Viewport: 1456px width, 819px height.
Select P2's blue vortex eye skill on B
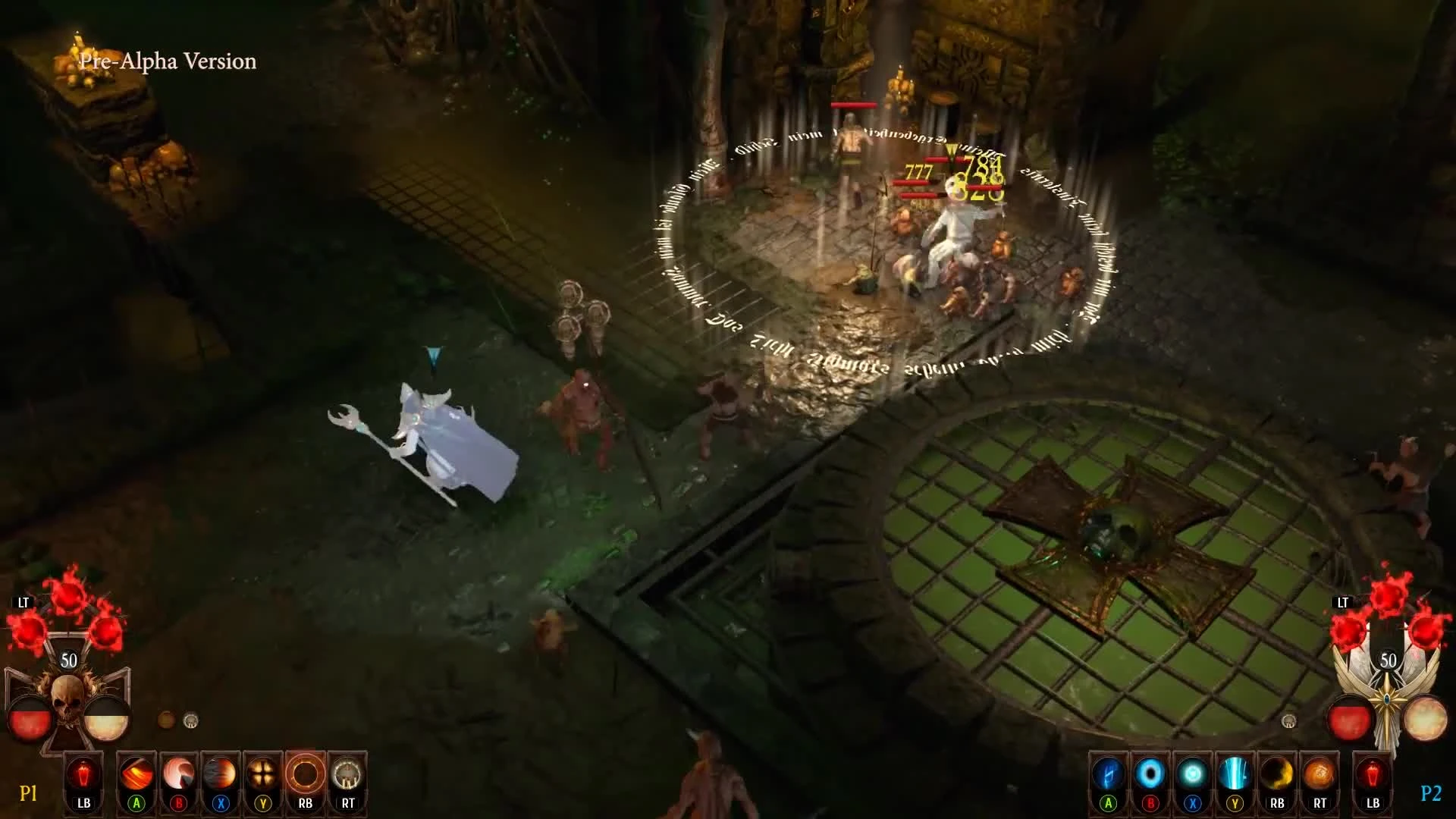click(1151, 772)
